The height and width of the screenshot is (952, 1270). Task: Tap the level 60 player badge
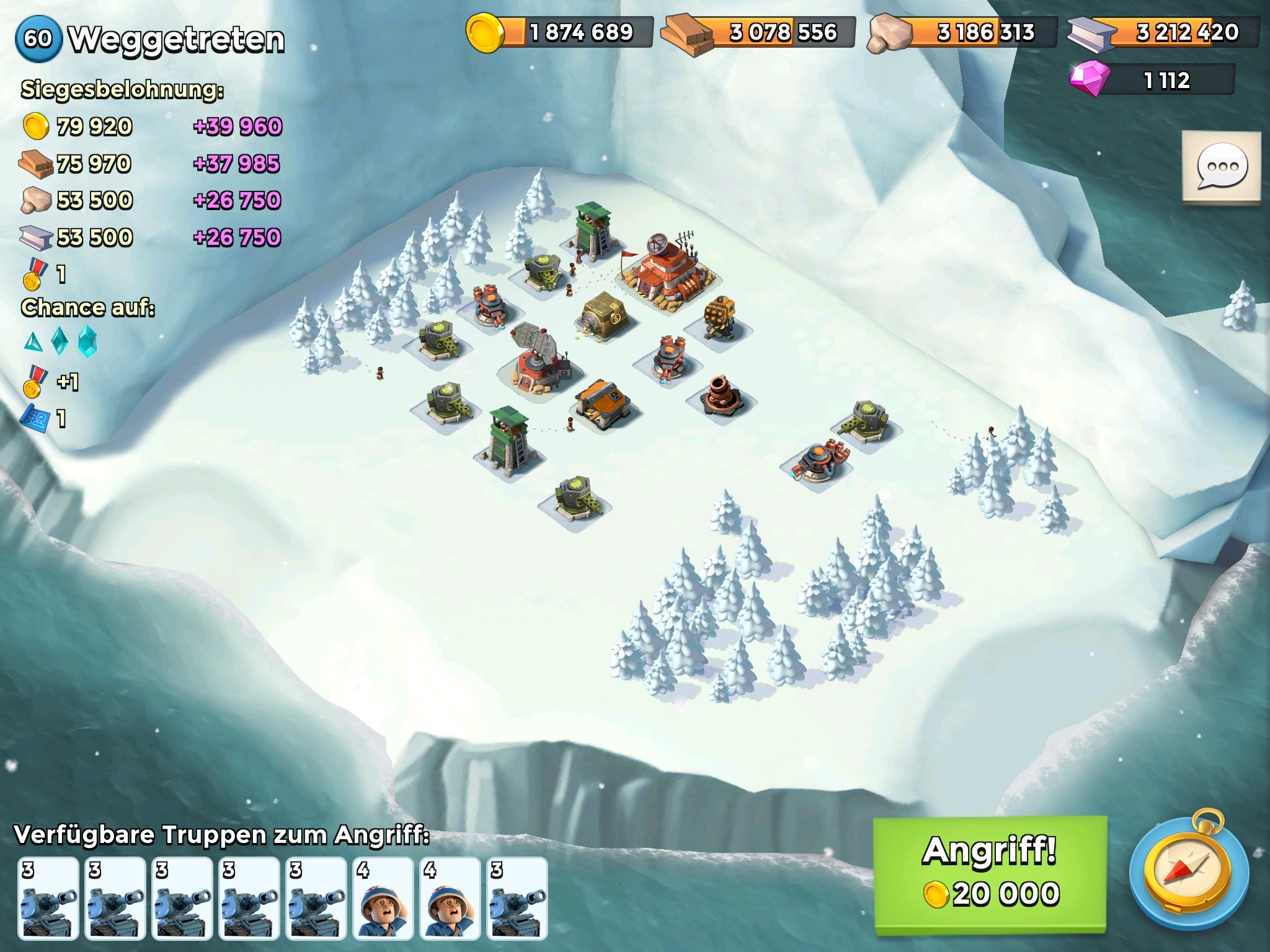click(38, 38)
